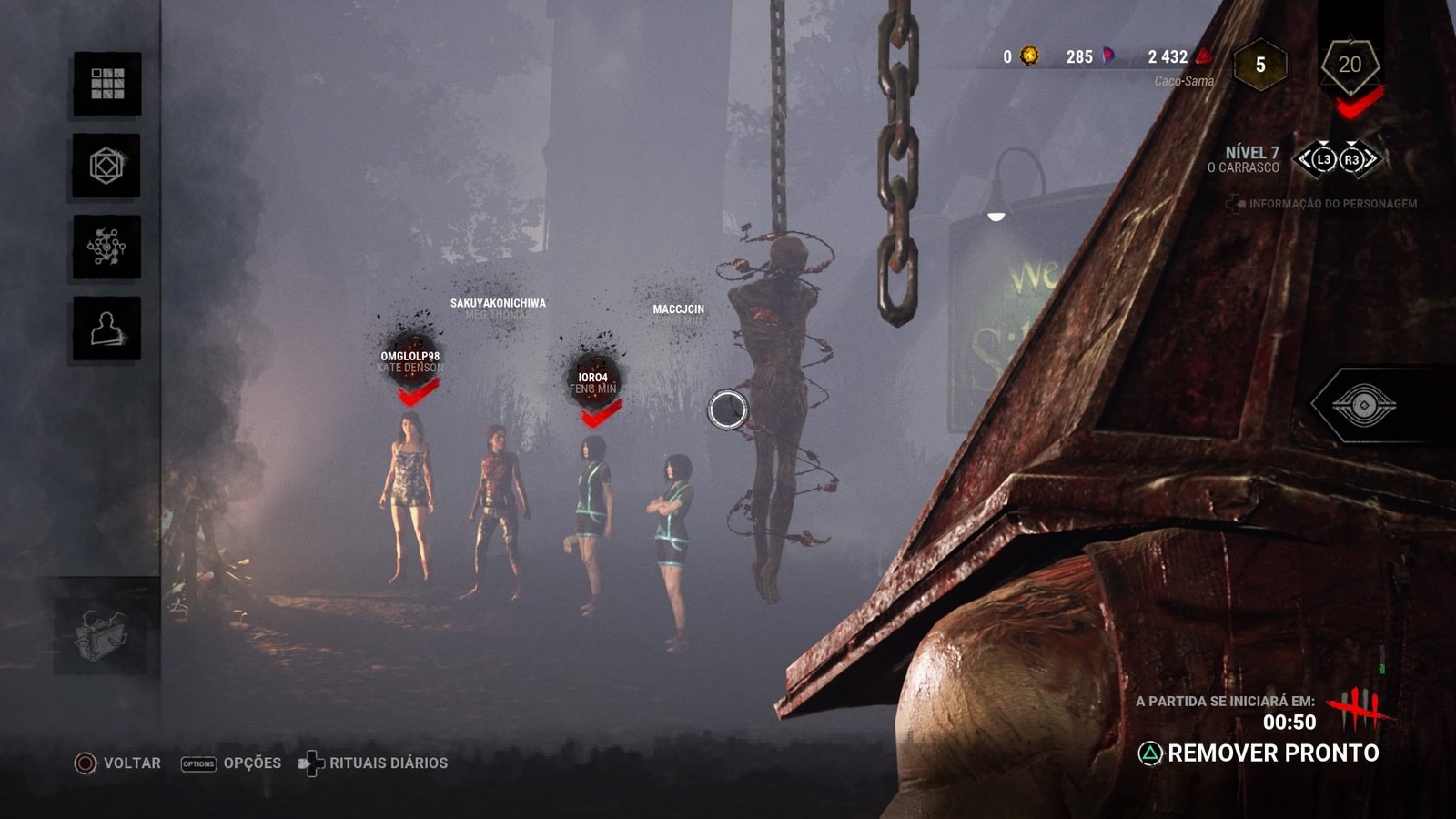Viewport: 1456px width, 819px height.
Task: Select player SAKUYAKONICHIWA nameplate
Action: [498, 304]
